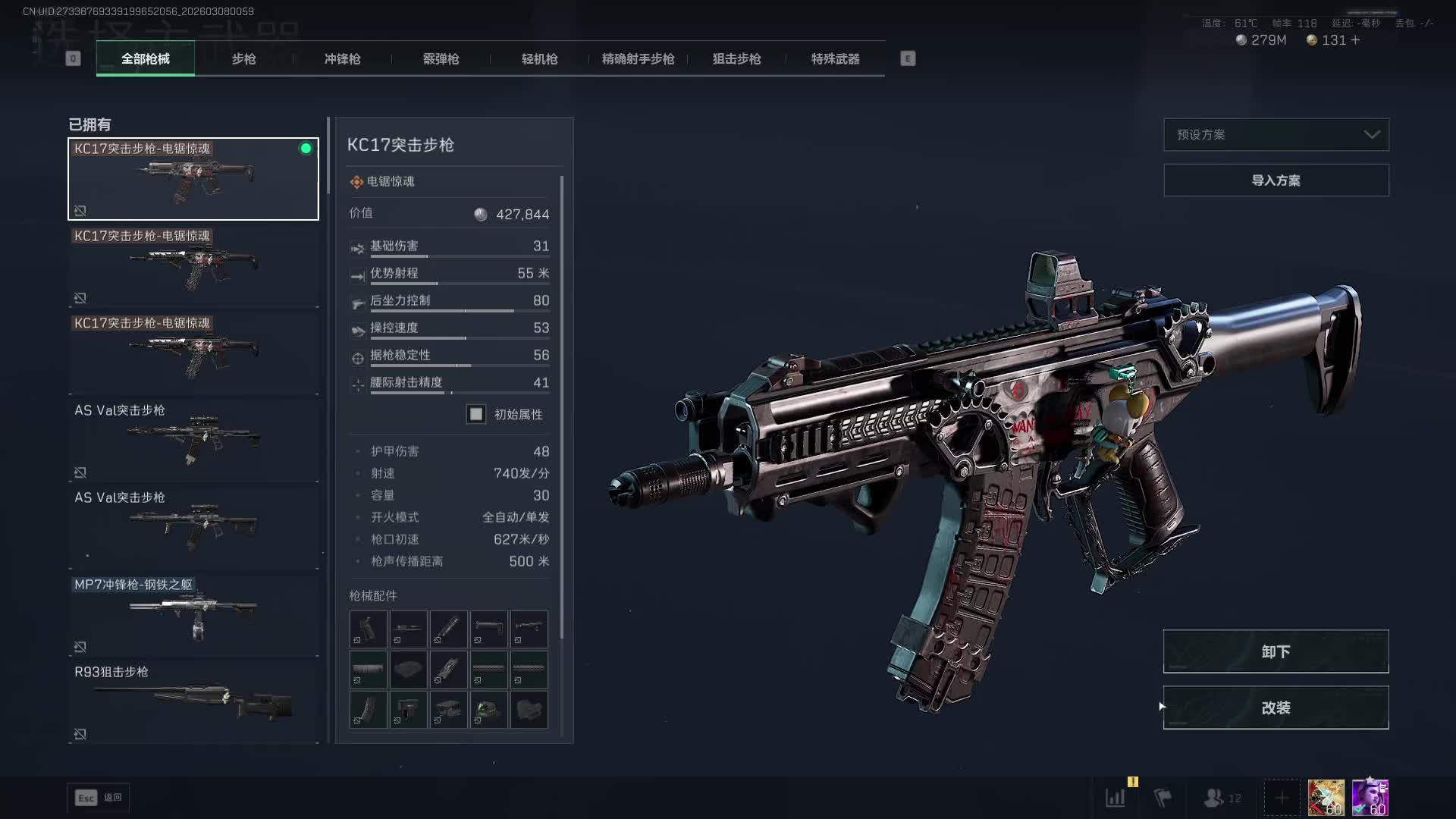Click the dashed plus slot in bottom bar
1456x819 pixels.
pos(1282,798)
